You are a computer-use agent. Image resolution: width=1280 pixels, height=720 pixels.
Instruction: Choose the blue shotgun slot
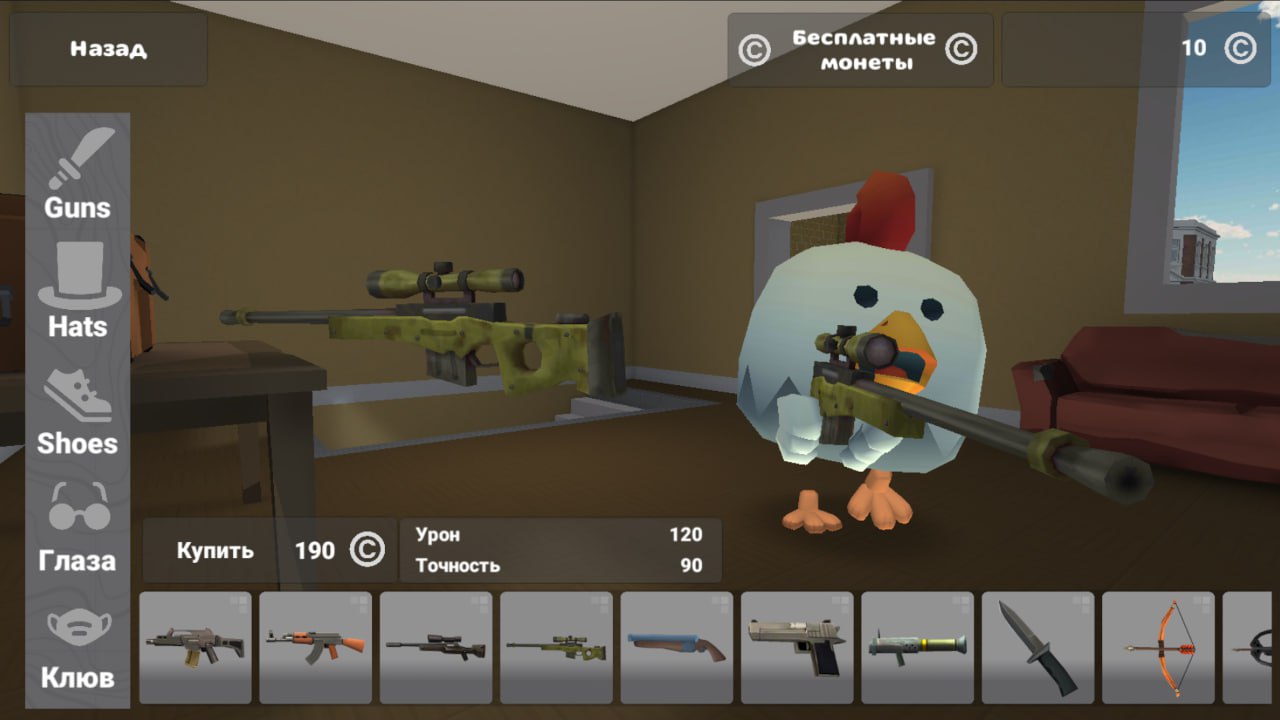[x=676, y=647]
